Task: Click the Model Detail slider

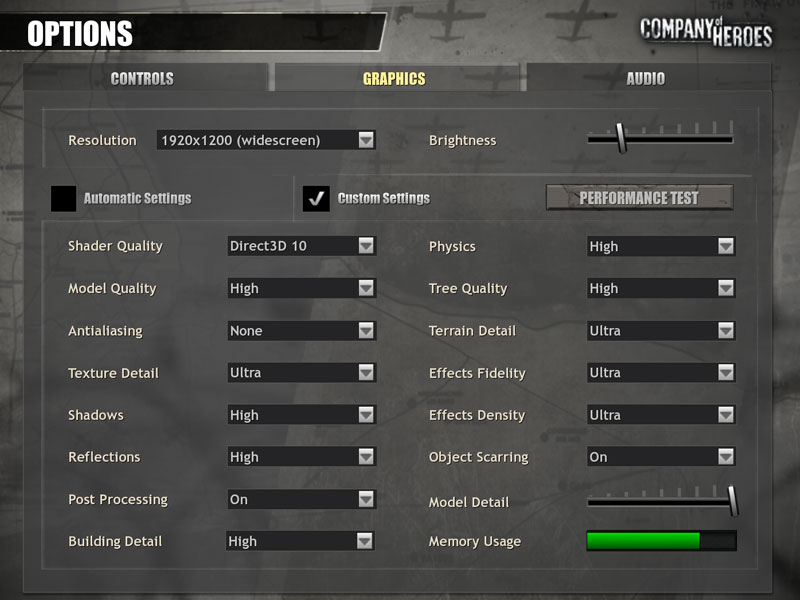Action: pos(661,501)
